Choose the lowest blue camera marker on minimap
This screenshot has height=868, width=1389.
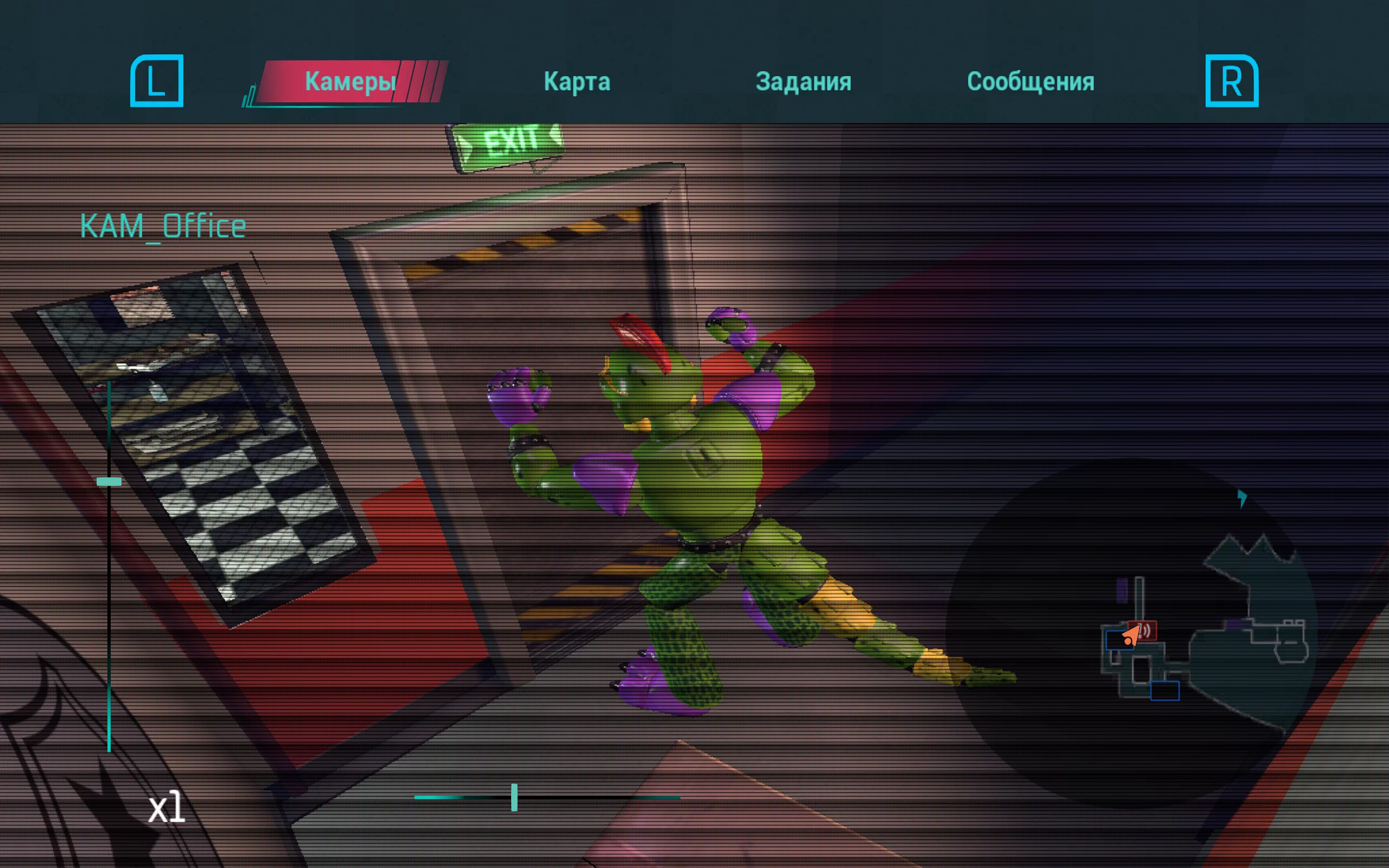(x=1164, y=691)
